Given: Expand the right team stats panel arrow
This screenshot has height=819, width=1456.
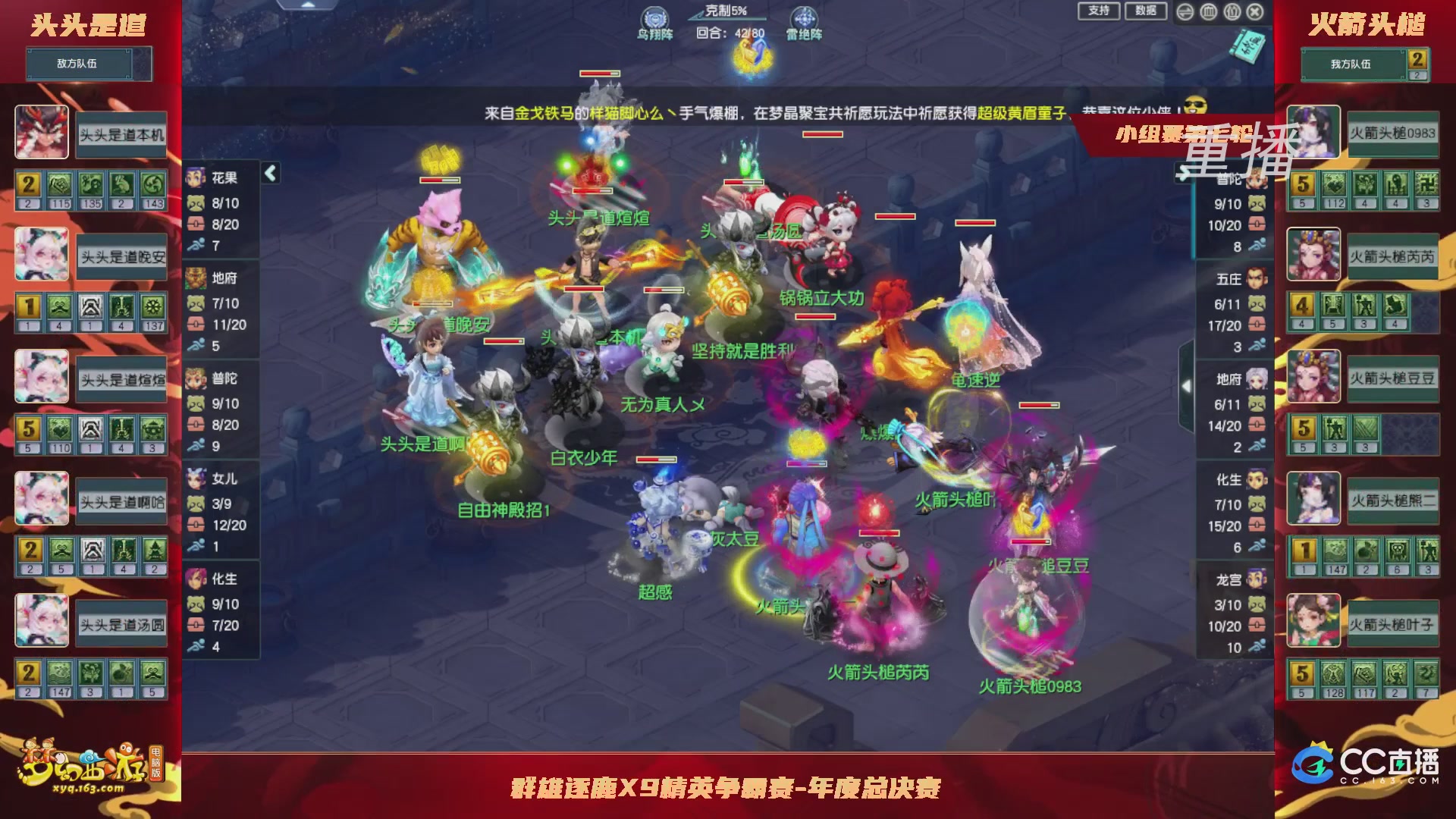Looking at the screenshot, I should (1185, 385).
